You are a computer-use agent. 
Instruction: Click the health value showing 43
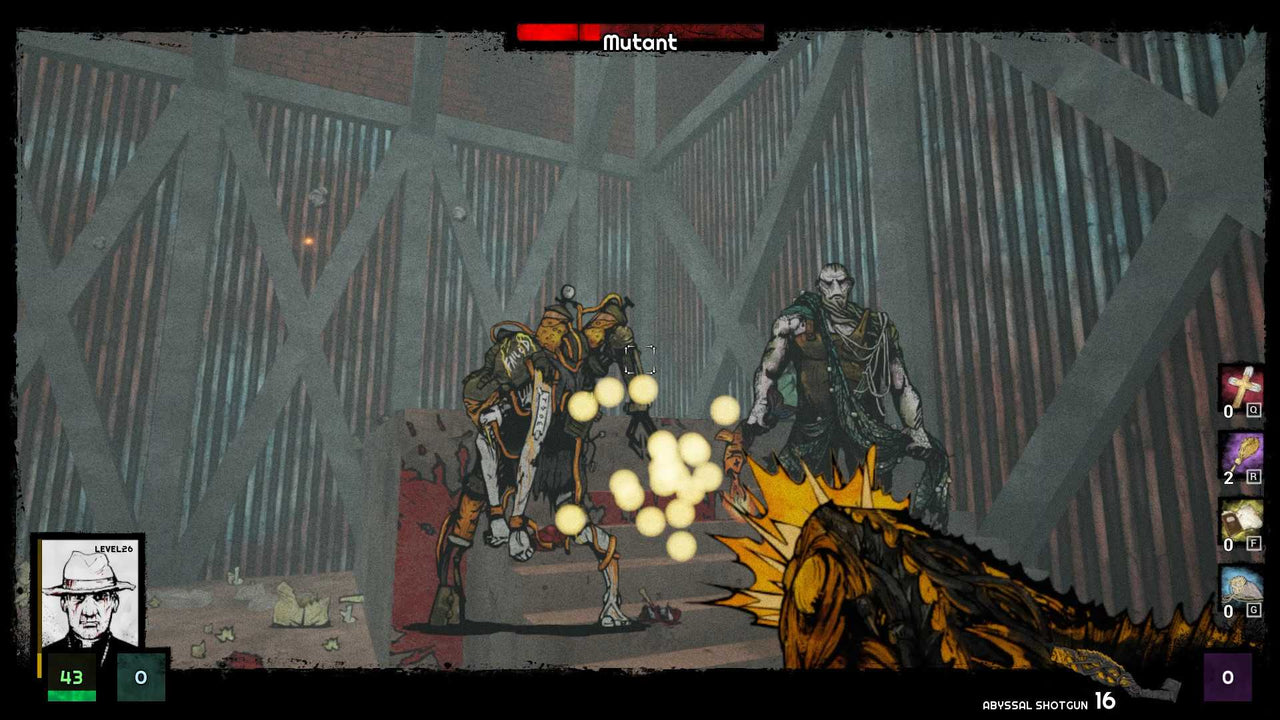[70, 677]
